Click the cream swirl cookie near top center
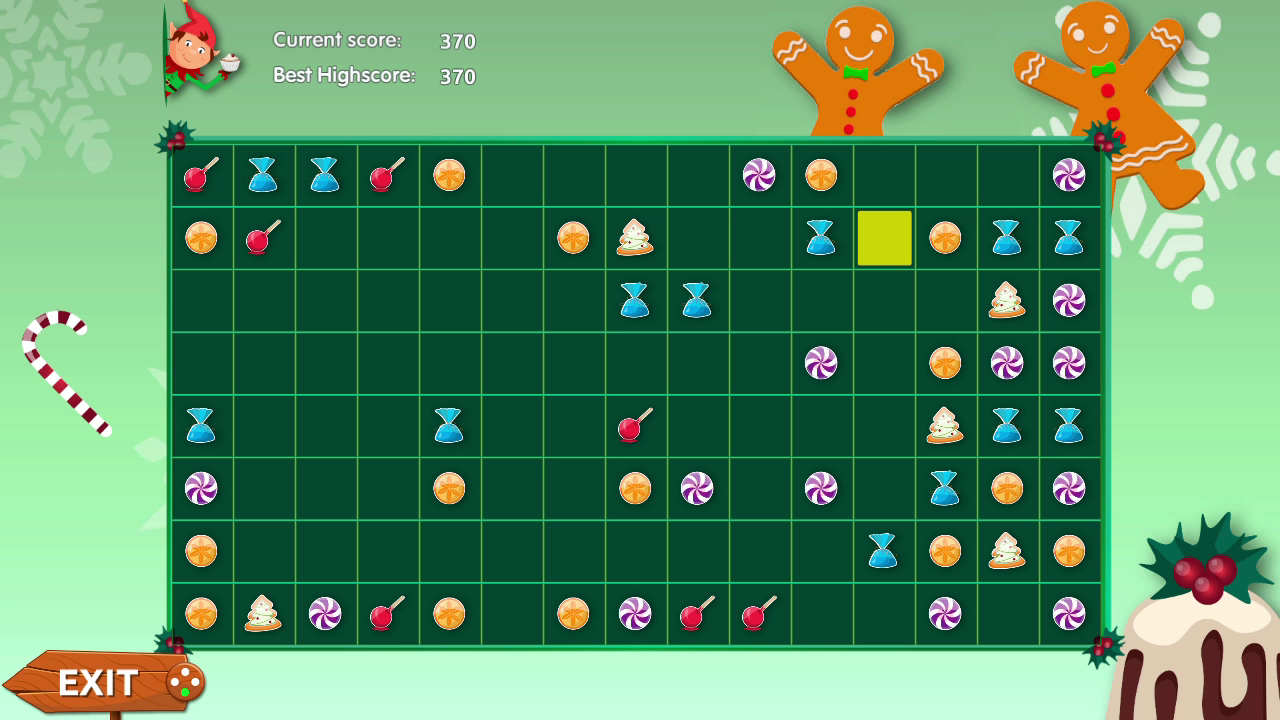This screenshot has height=720, width=1280. 635,238
